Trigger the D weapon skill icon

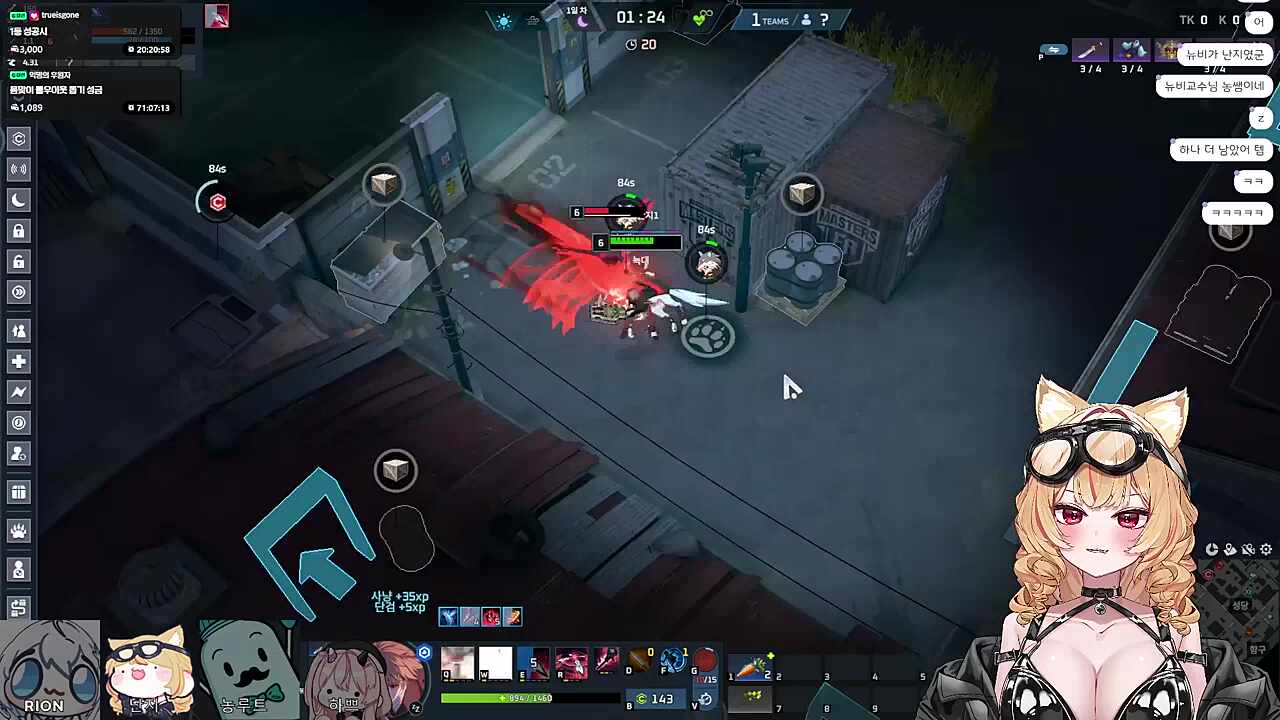point(639,661)
